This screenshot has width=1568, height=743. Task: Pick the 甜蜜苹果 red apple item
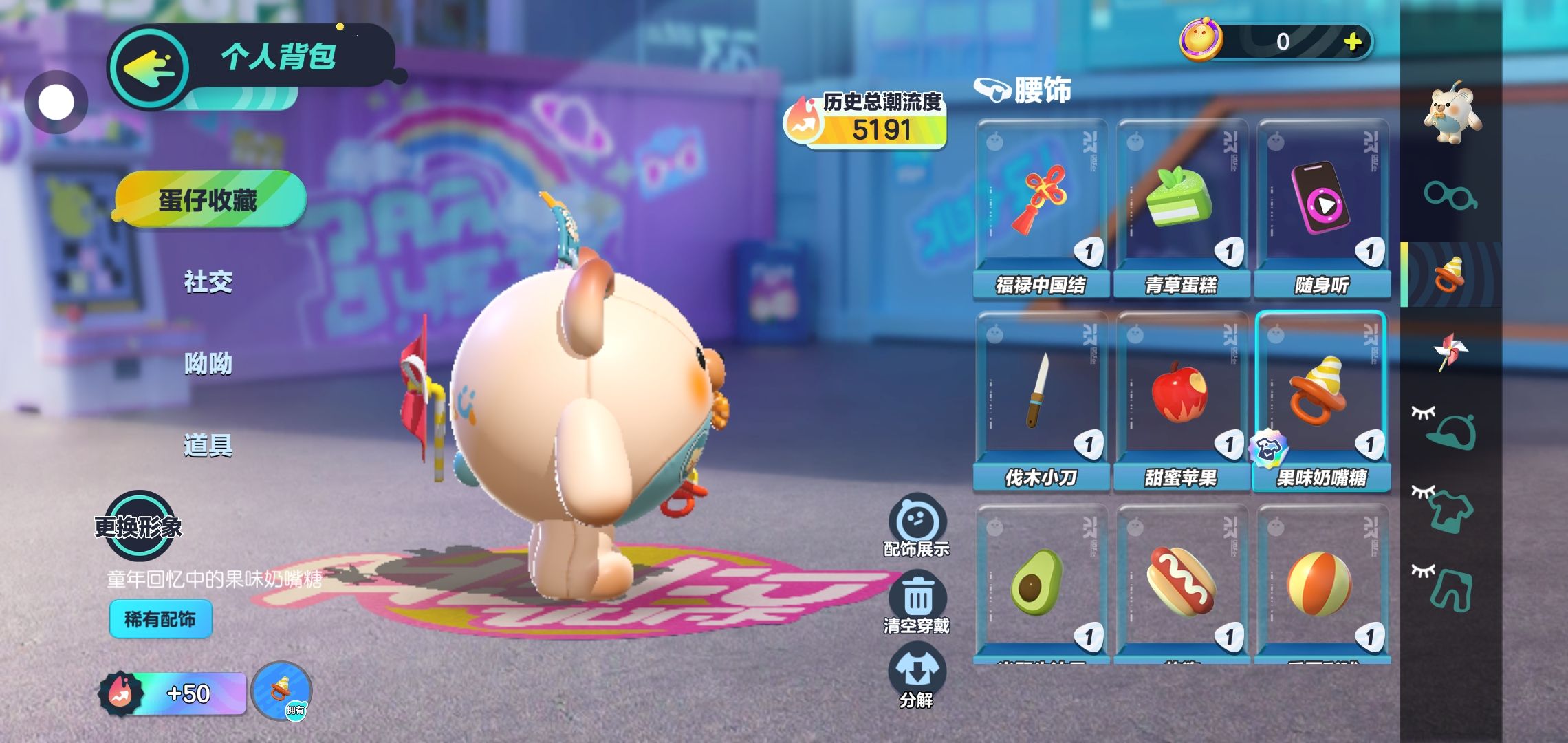pos(1182,399)
